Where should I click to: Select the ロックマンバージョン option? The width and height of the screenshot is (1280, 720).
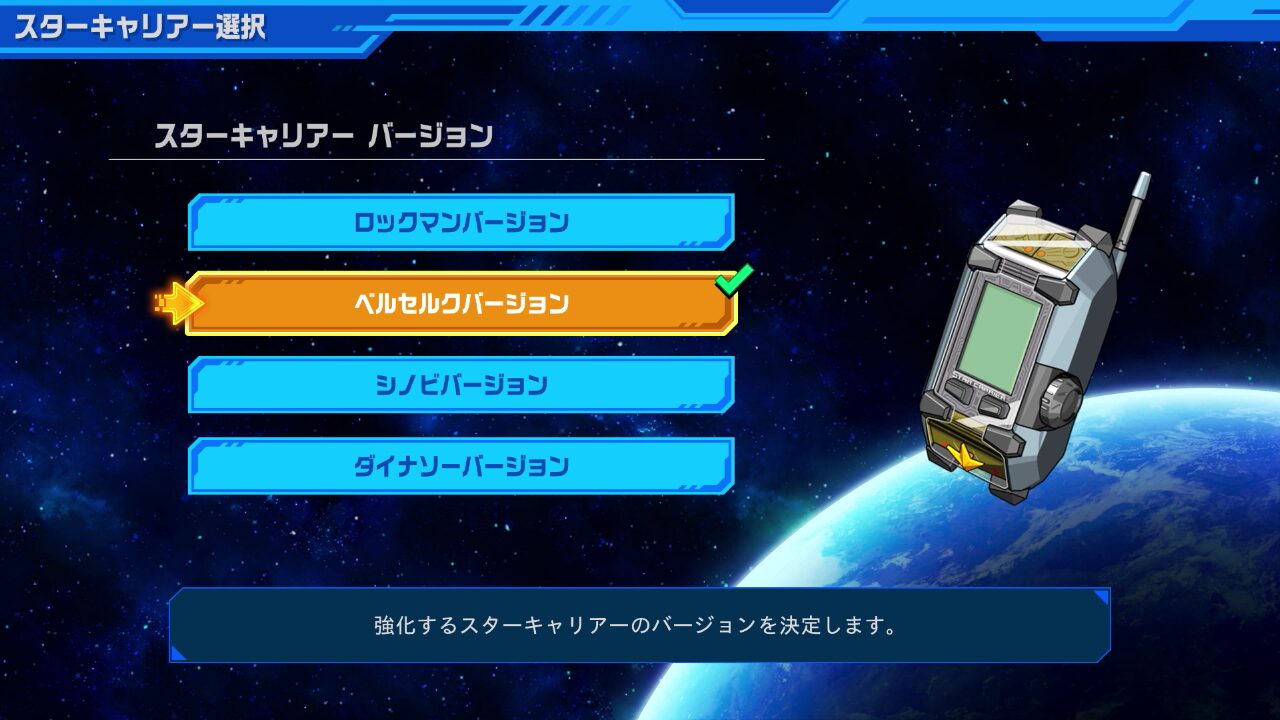pos(461,222)
